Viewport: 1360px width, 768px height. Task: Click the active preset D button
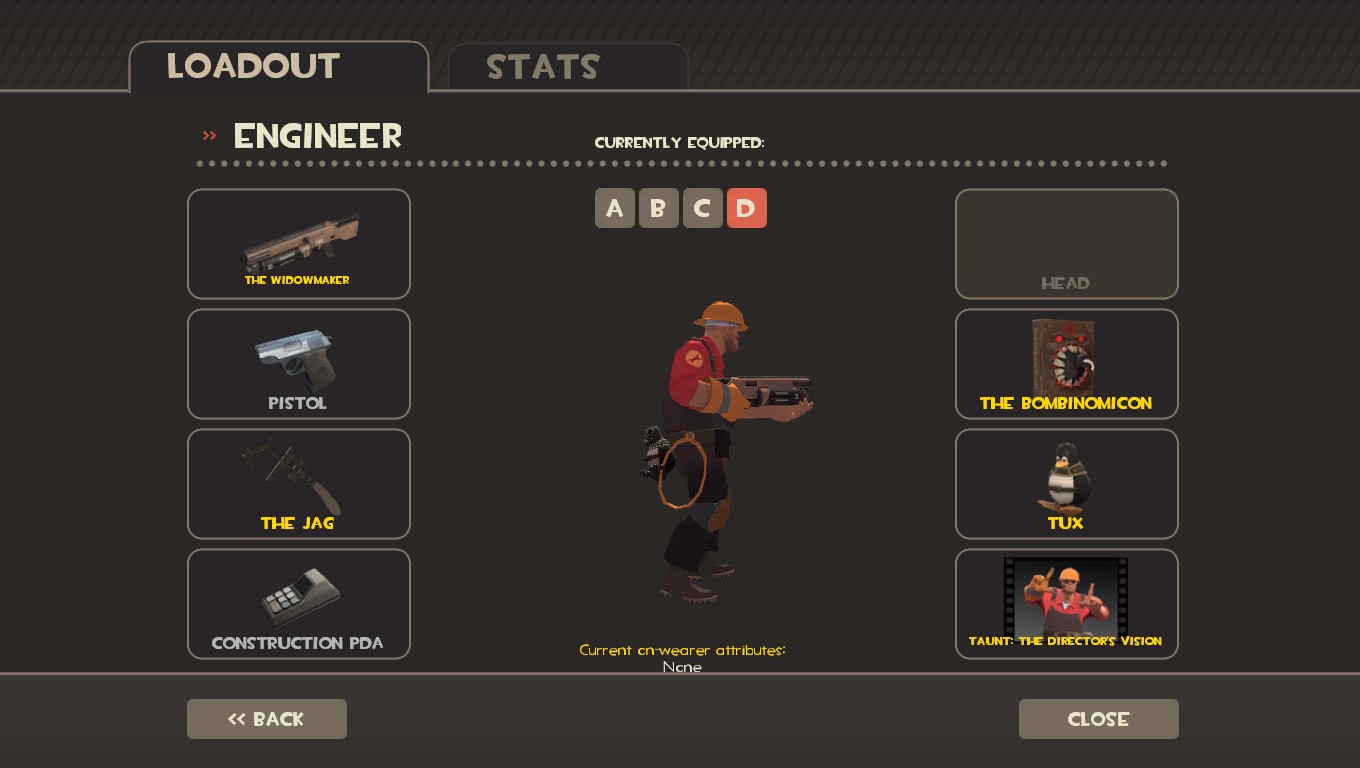(747, 208)
